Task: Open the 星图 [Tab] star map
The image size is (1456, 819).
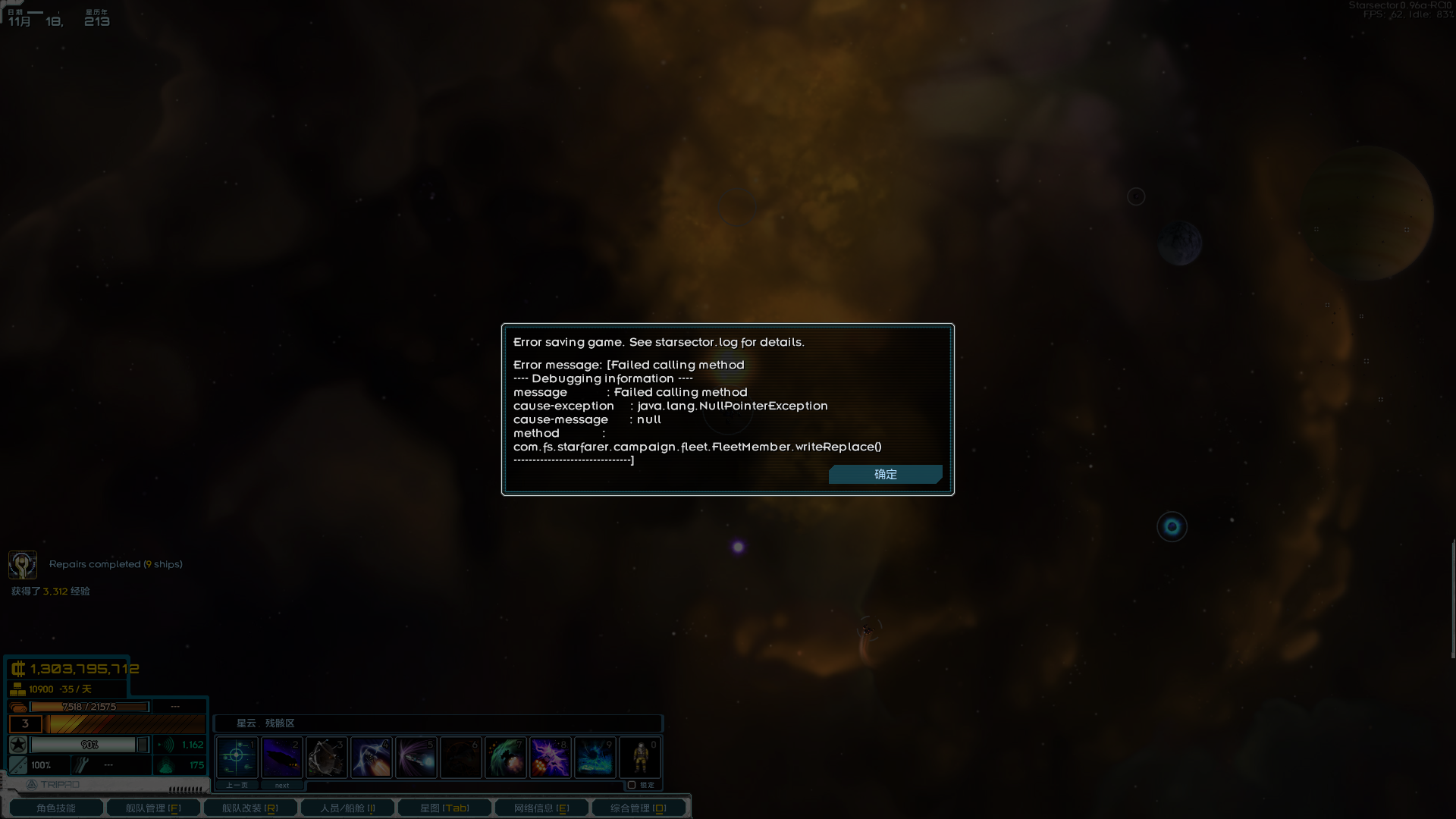Action: [444, 808]
